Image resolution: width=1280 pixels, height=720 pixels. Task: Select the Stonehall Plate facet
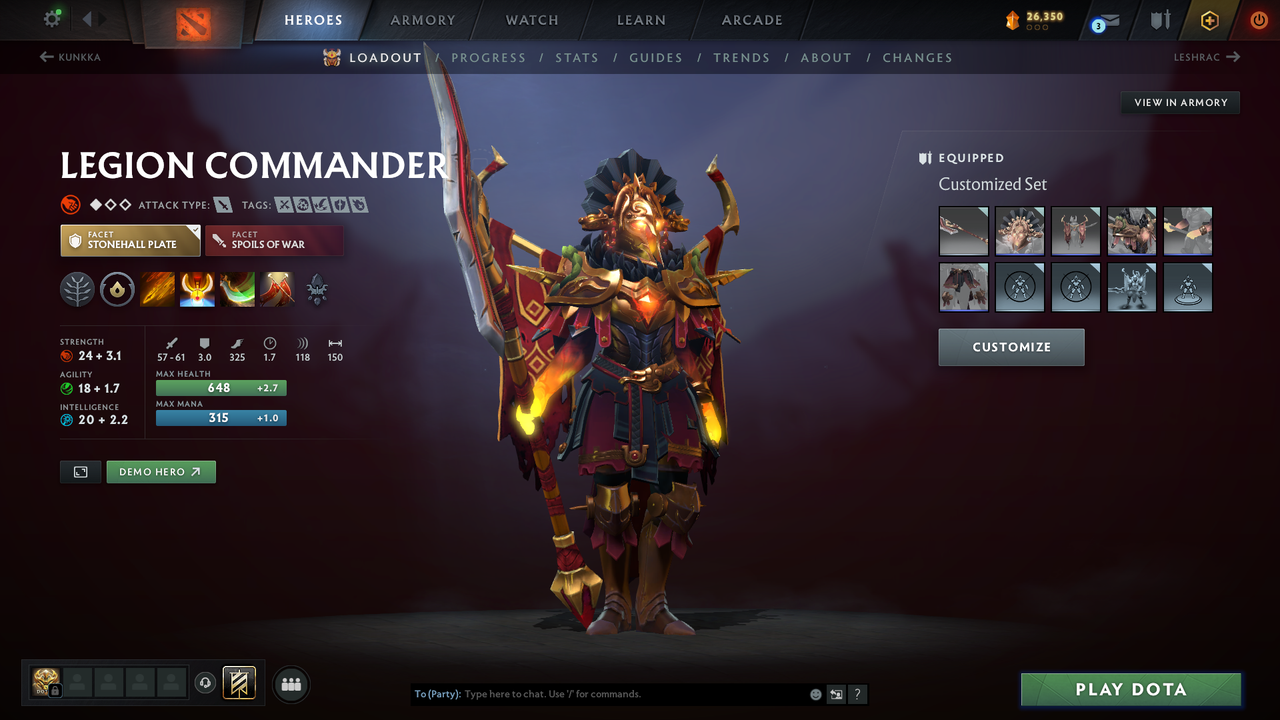coord(130,240)
